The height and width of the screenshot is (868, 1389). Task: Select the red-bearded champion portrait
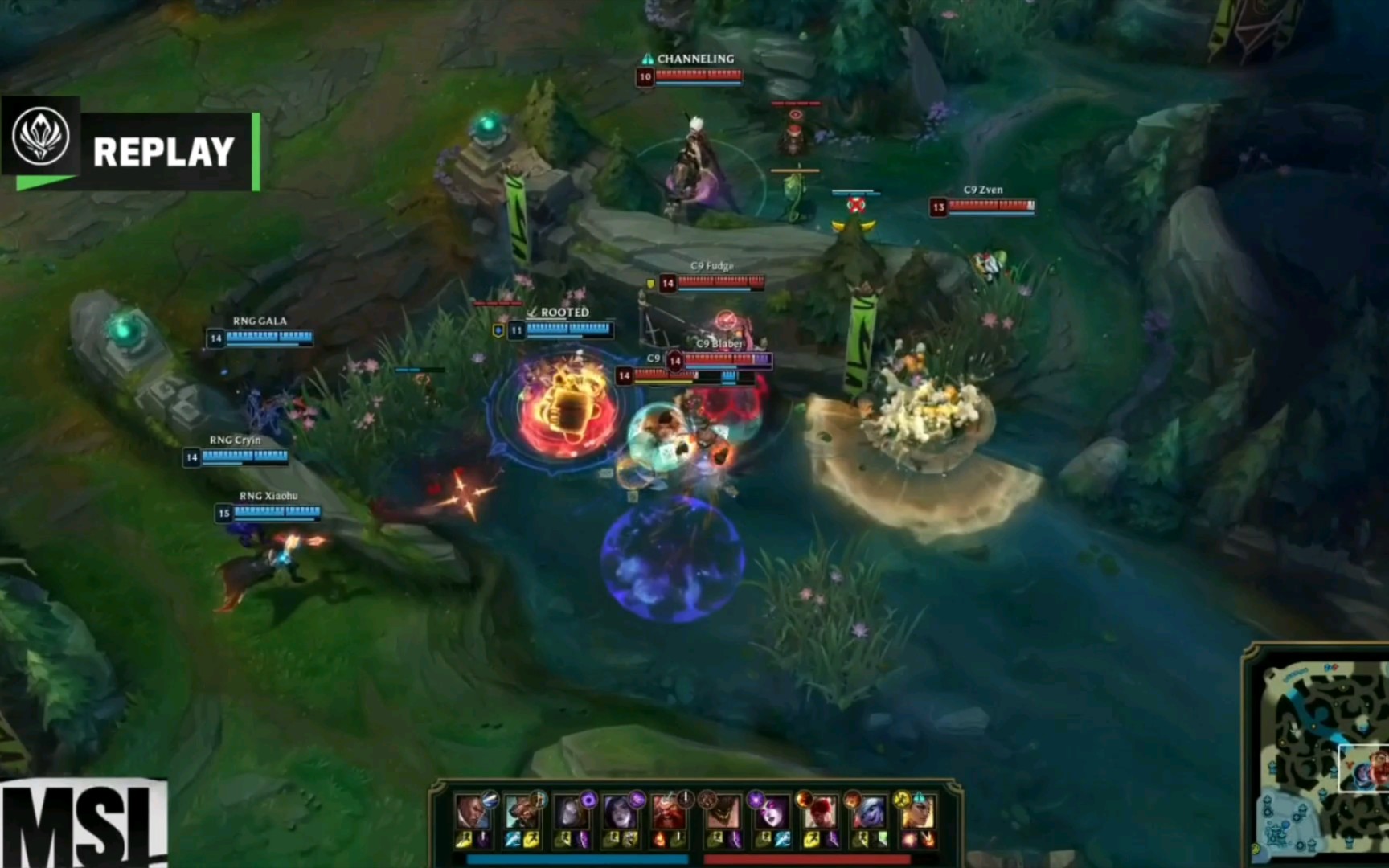(x=669, y=811)
